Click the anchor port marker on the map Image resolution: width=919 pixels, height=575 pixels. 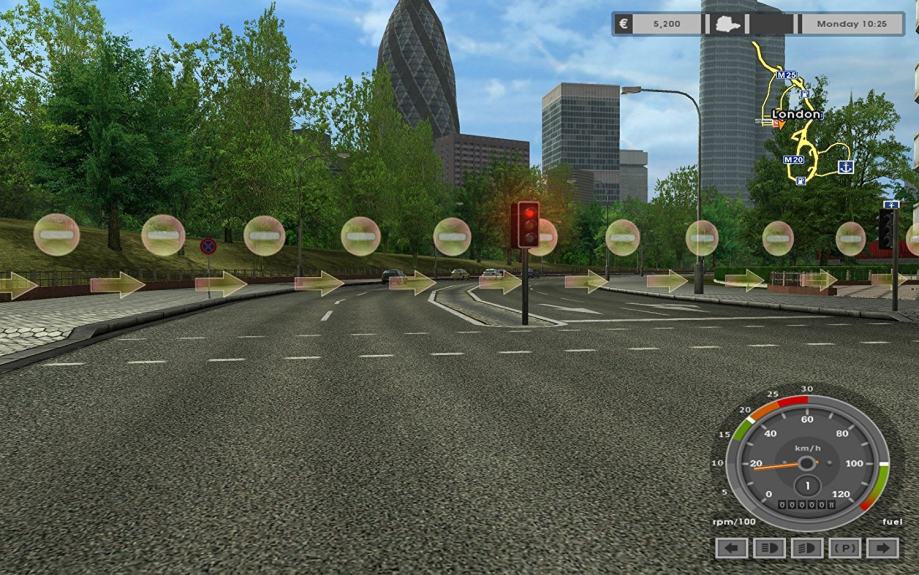coord(845,165)
